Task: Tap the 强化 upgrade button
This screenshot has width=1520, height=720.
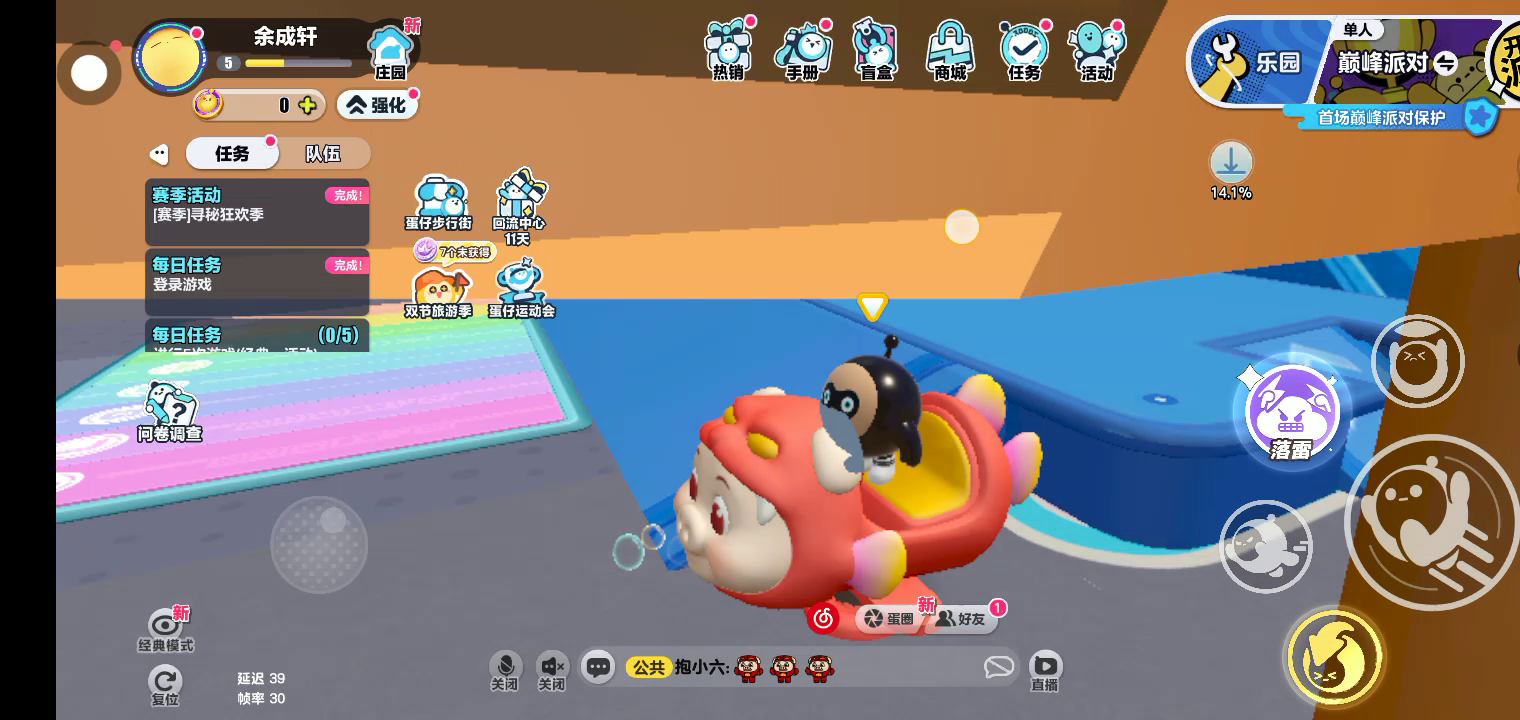Action: (x=377, y=104)
